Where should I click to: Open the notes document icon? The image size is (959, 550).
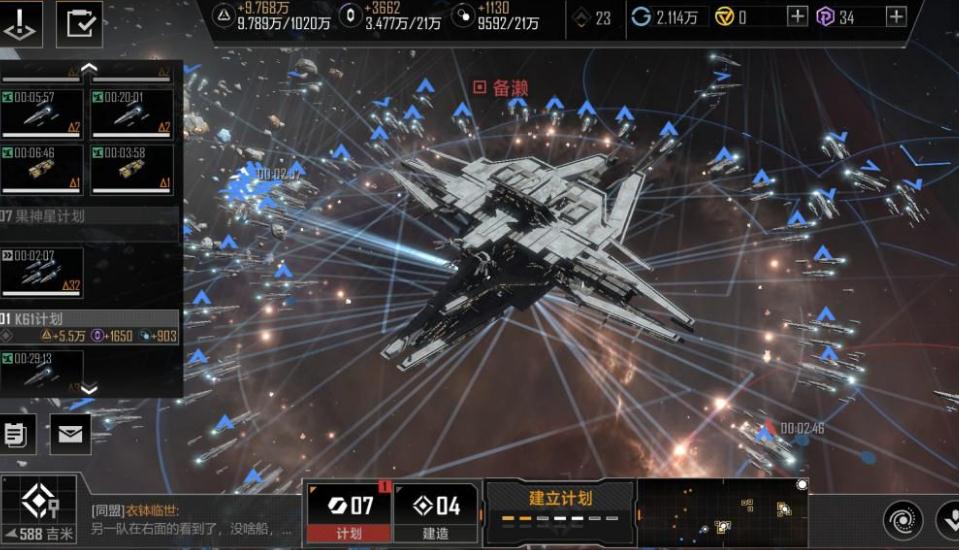[17, 434]
